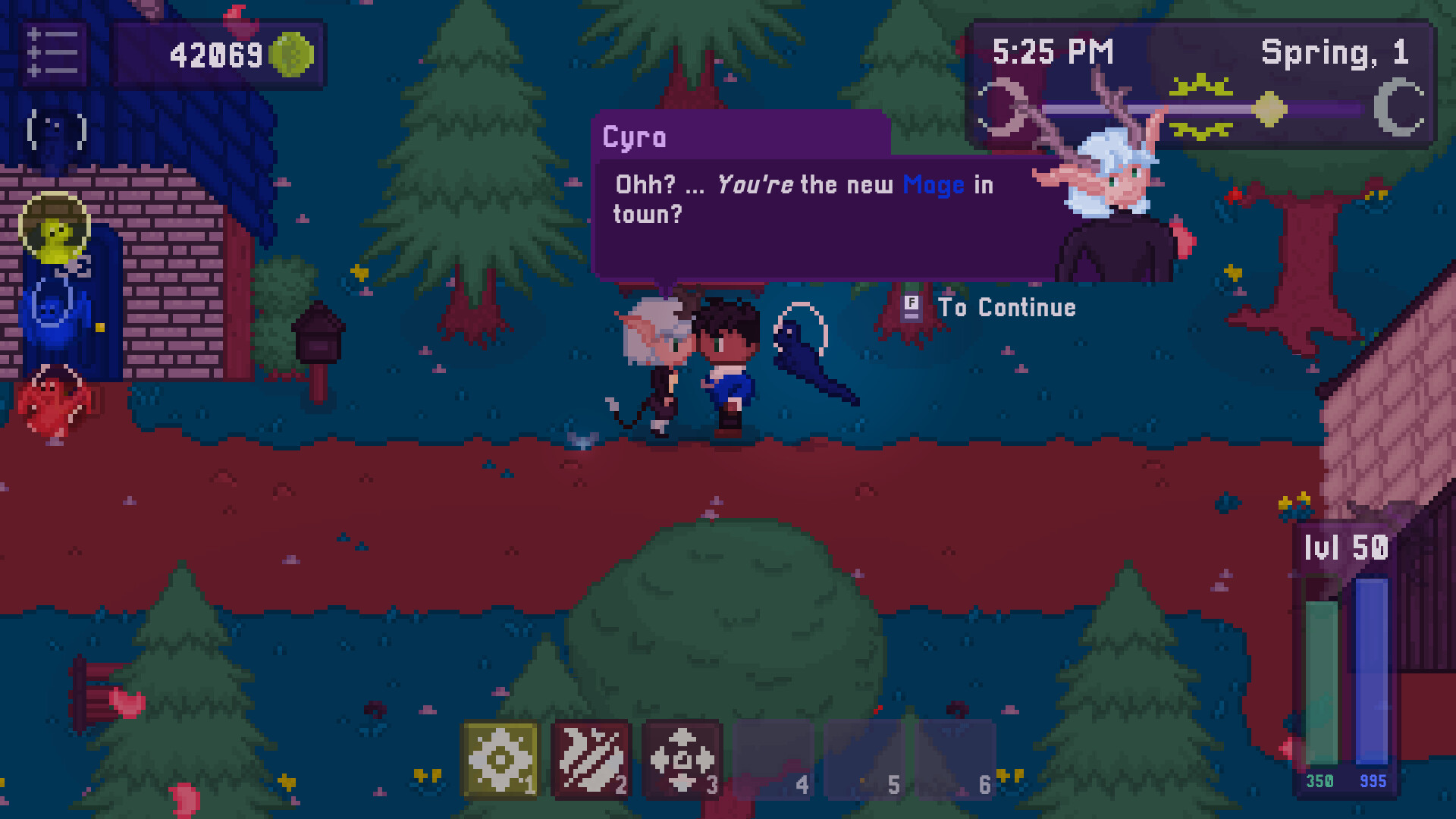Expand the 5:25 PM time panel

[1052, 52]
